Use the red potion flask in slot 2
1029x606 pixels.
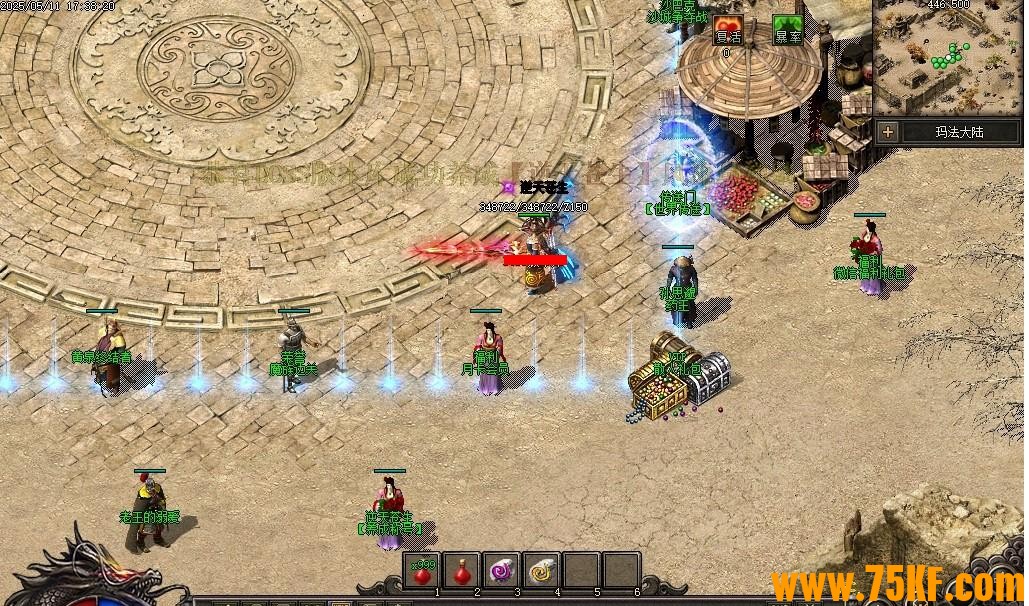tap(461, 572)
